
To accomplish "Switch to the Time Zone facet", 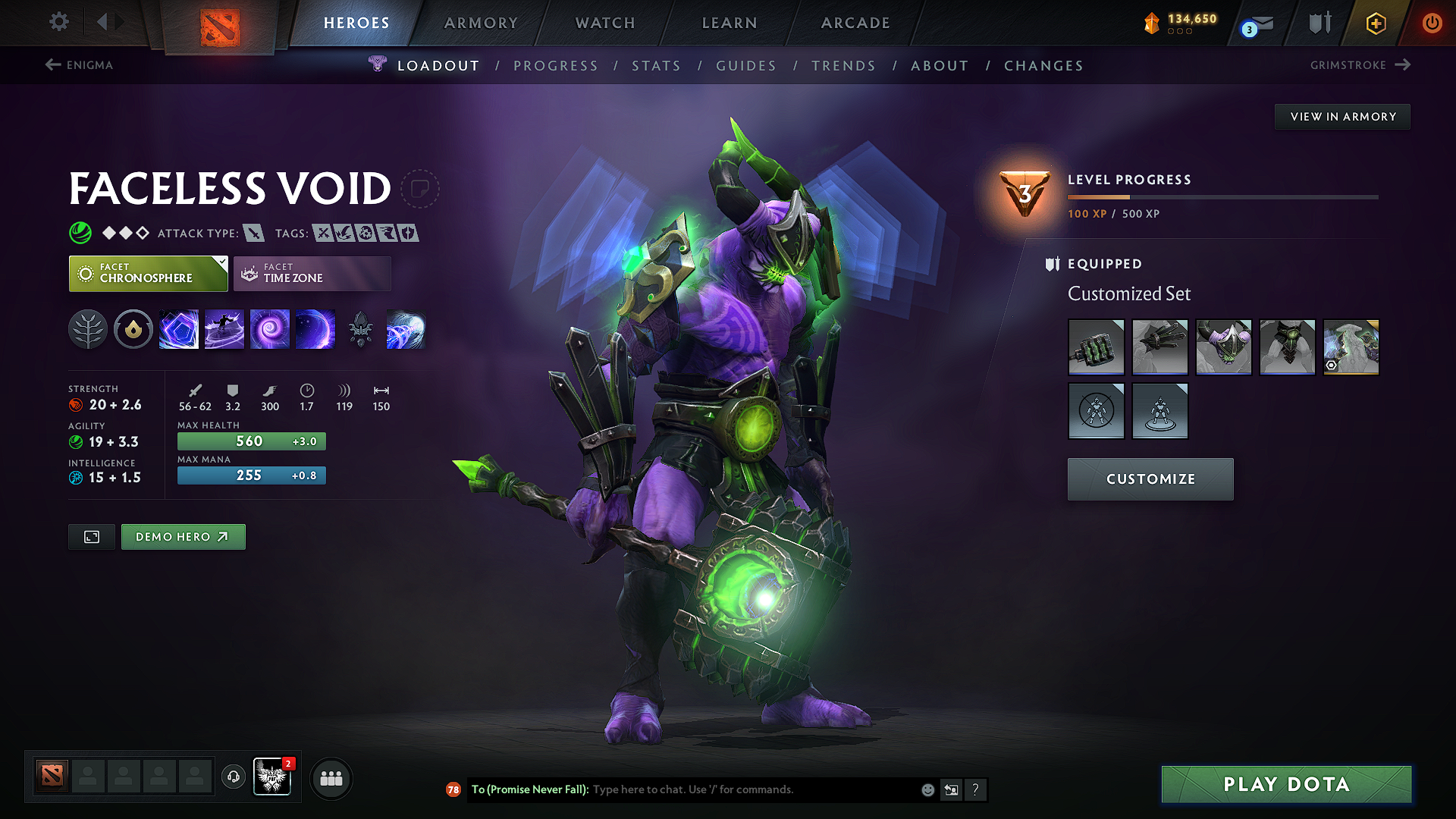I will 312,273.
